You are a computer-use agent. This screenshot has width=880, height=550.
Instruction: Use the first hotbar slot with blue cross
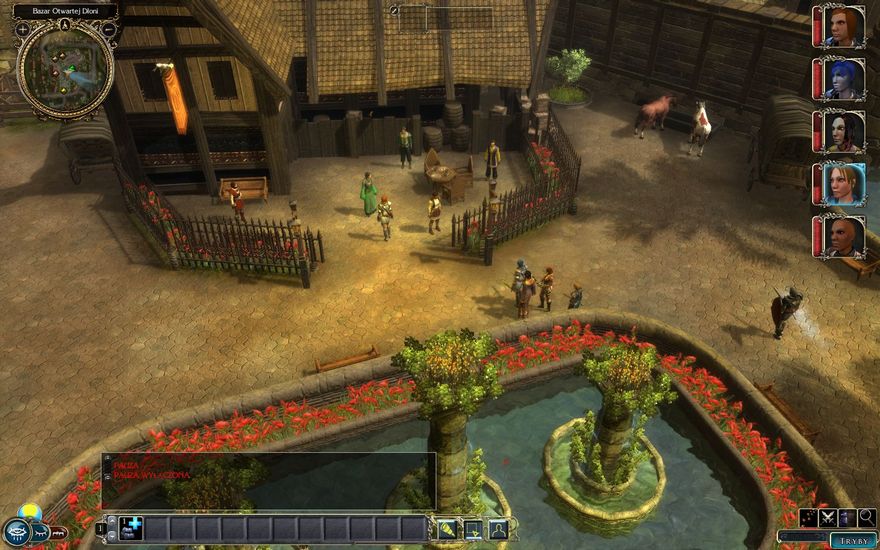click(x=131, y=529)
